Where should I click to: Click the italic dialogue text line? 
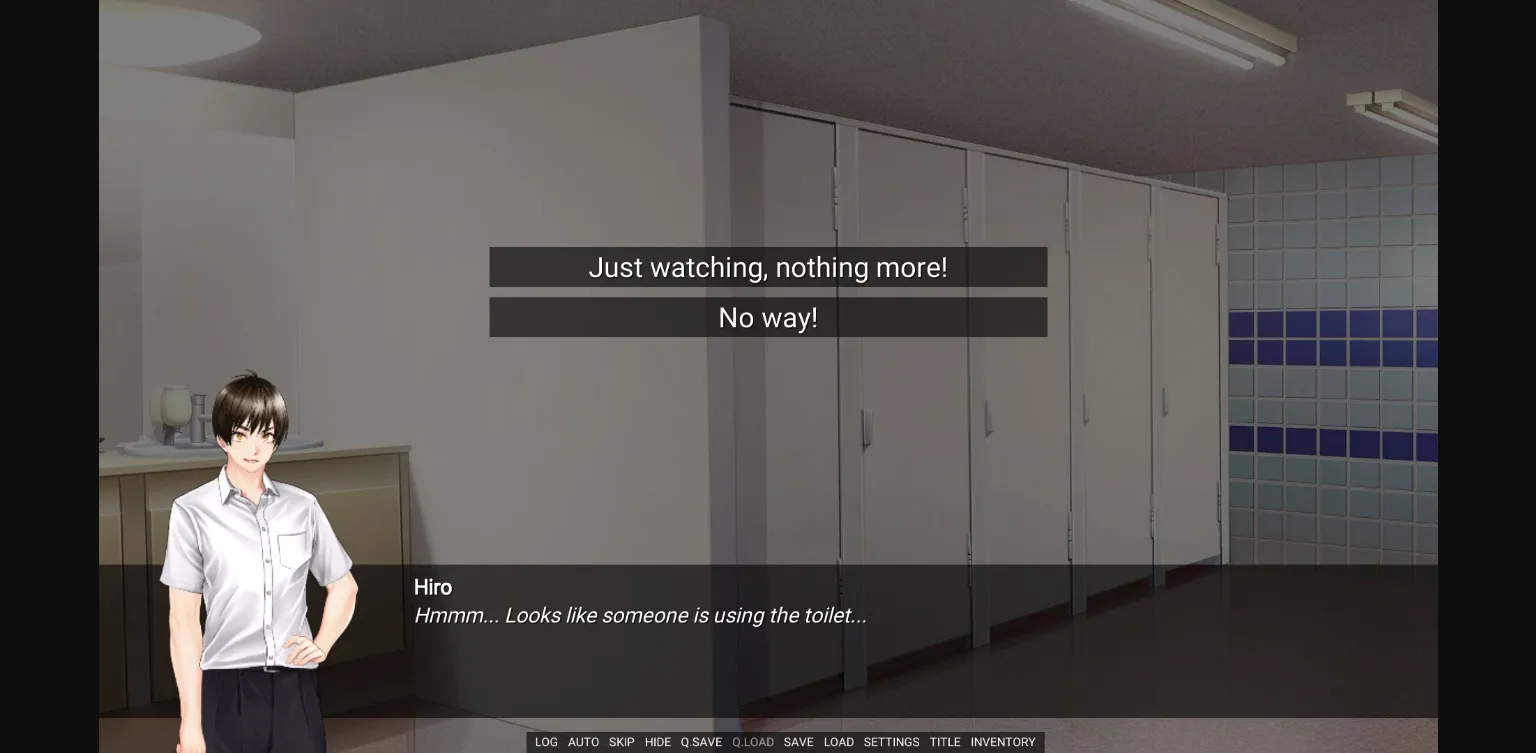(x=641, y=615)
